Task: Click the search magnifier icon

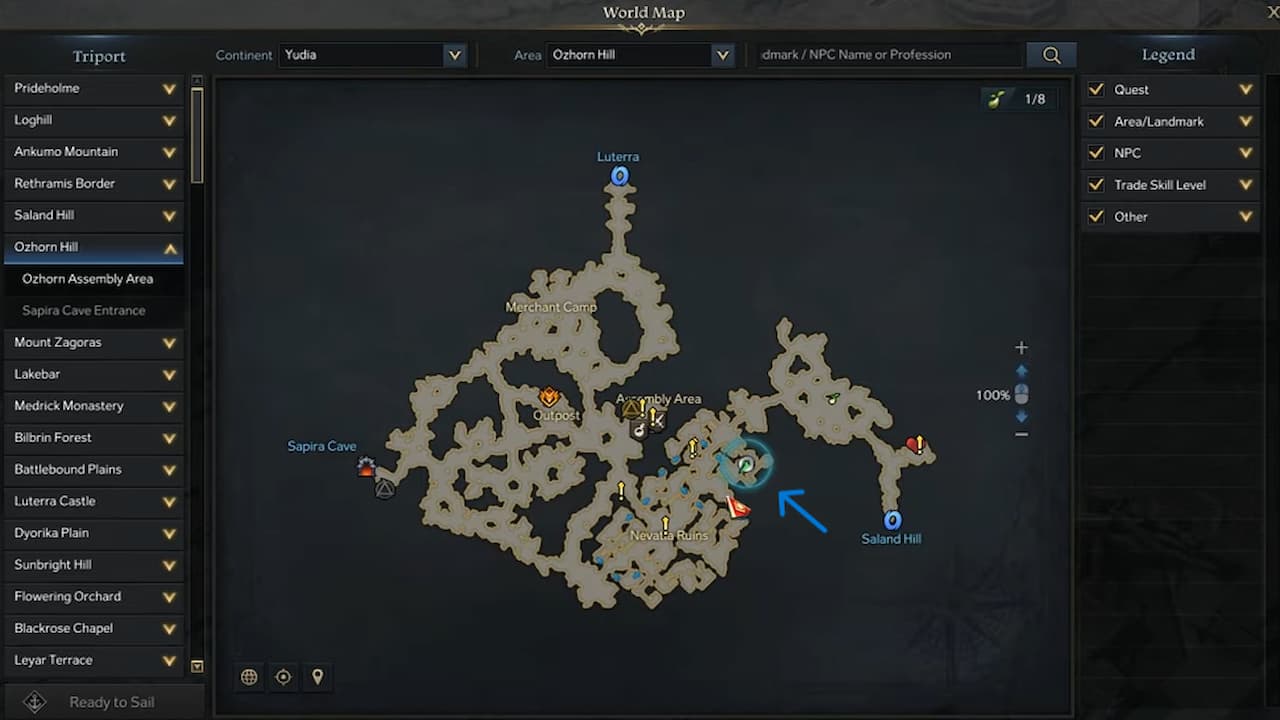Action: point(1051,55)
